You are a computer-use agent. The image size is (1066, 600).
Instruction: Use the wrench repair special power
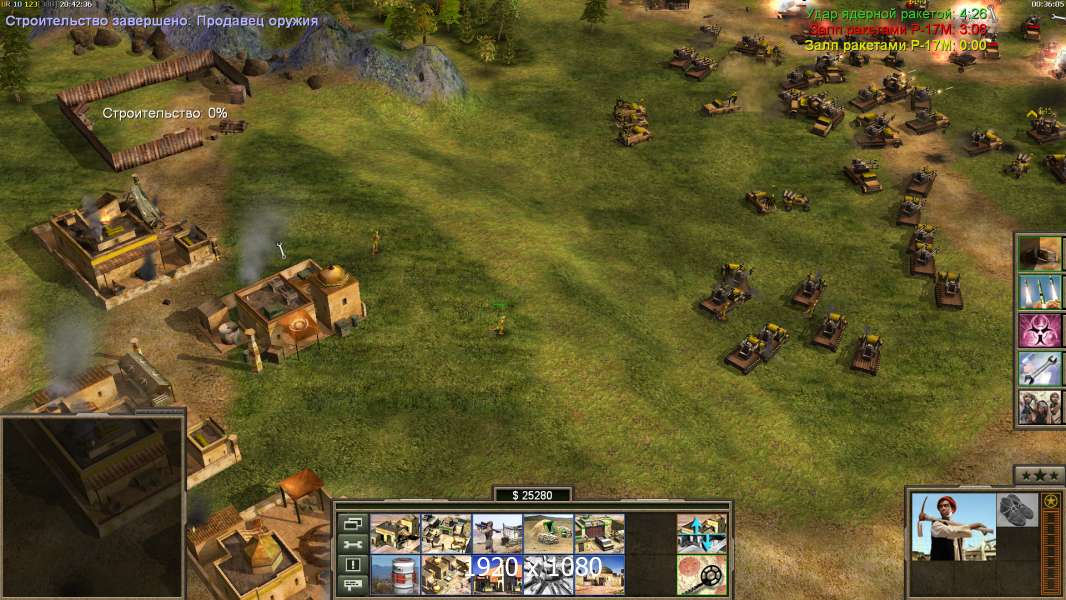[x=1040, y=368]
